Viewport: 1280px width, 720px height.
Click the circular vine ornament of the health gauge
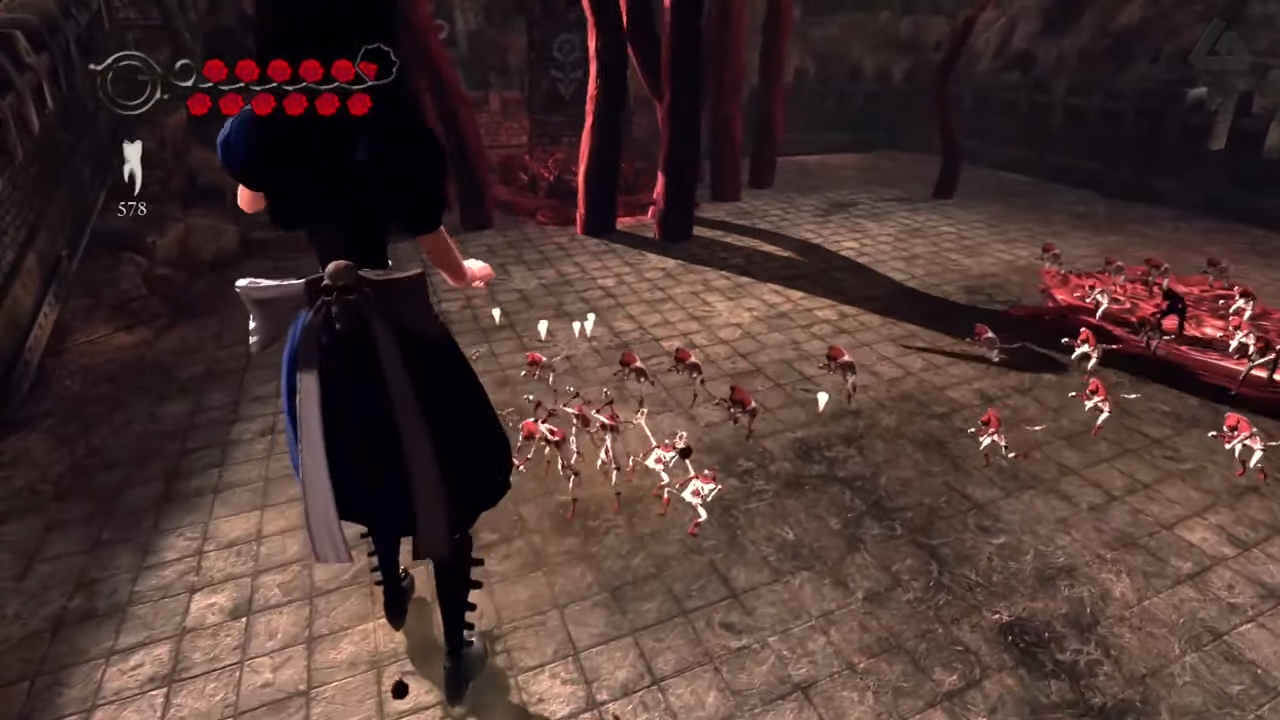pyautogui.click(x=130, y=82)
